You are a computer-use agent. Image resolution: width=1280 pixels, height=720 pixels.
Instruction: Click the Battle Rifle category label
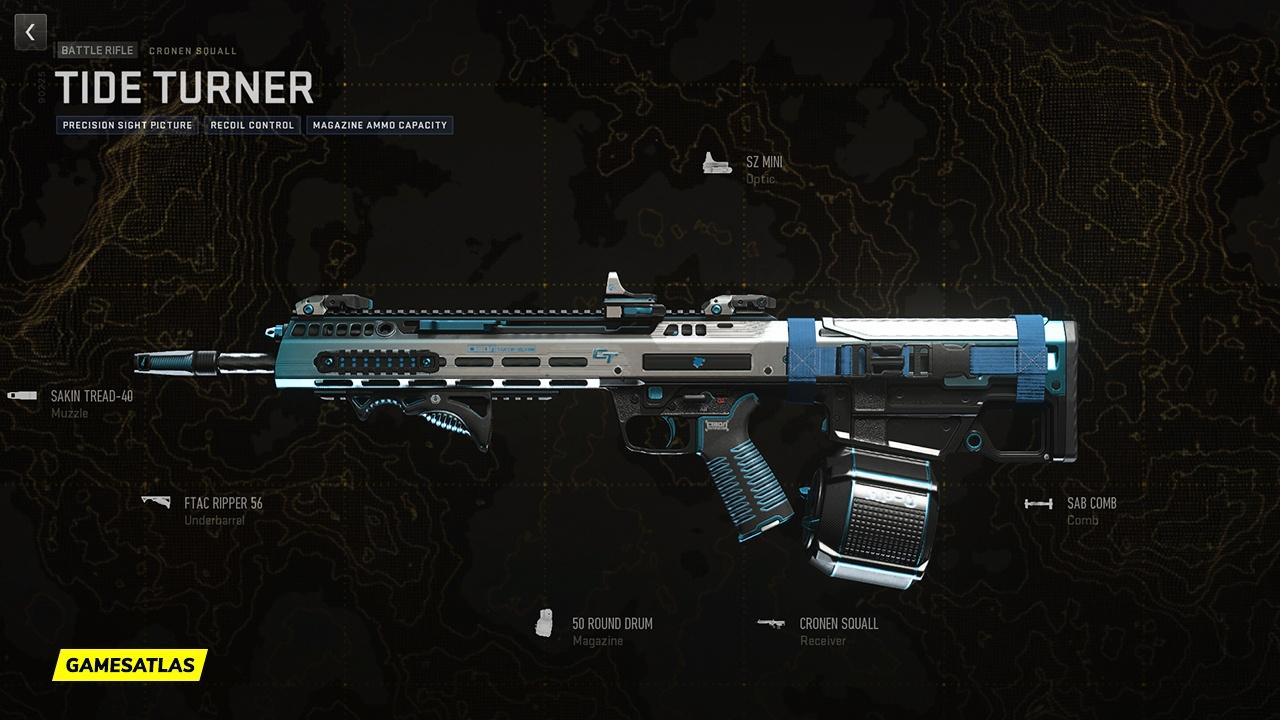pyautogui.click(x=97, y=50)
